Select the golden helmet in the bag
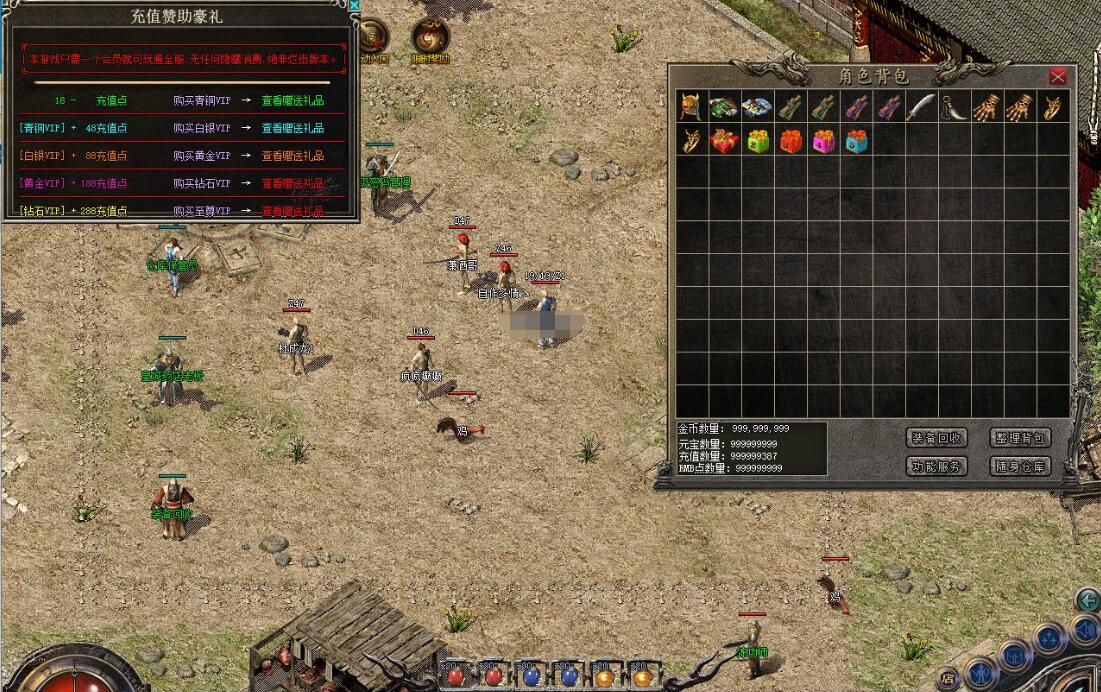The image size is (1101, 692). [691, 107]
